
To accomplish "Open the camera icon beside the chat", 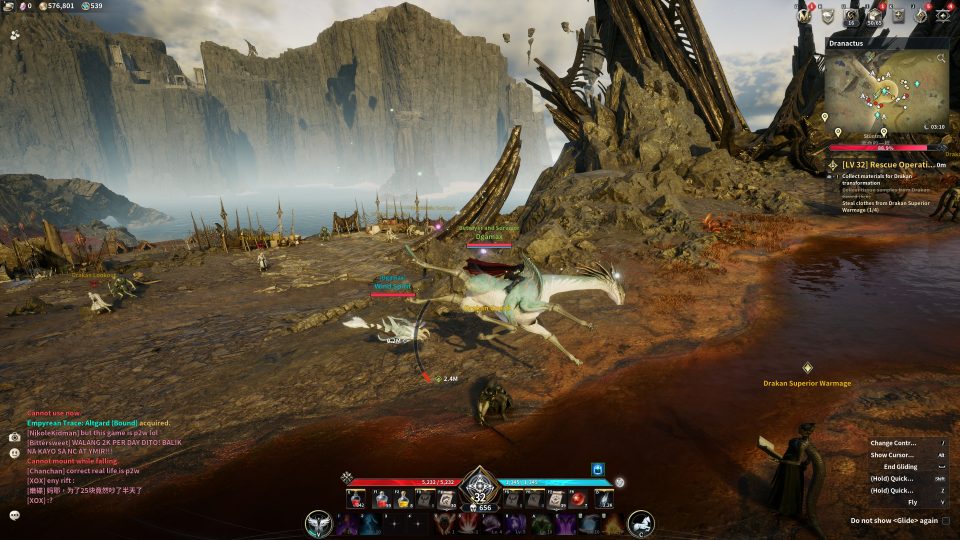I will pyautogui.click(x=15, y=437).
